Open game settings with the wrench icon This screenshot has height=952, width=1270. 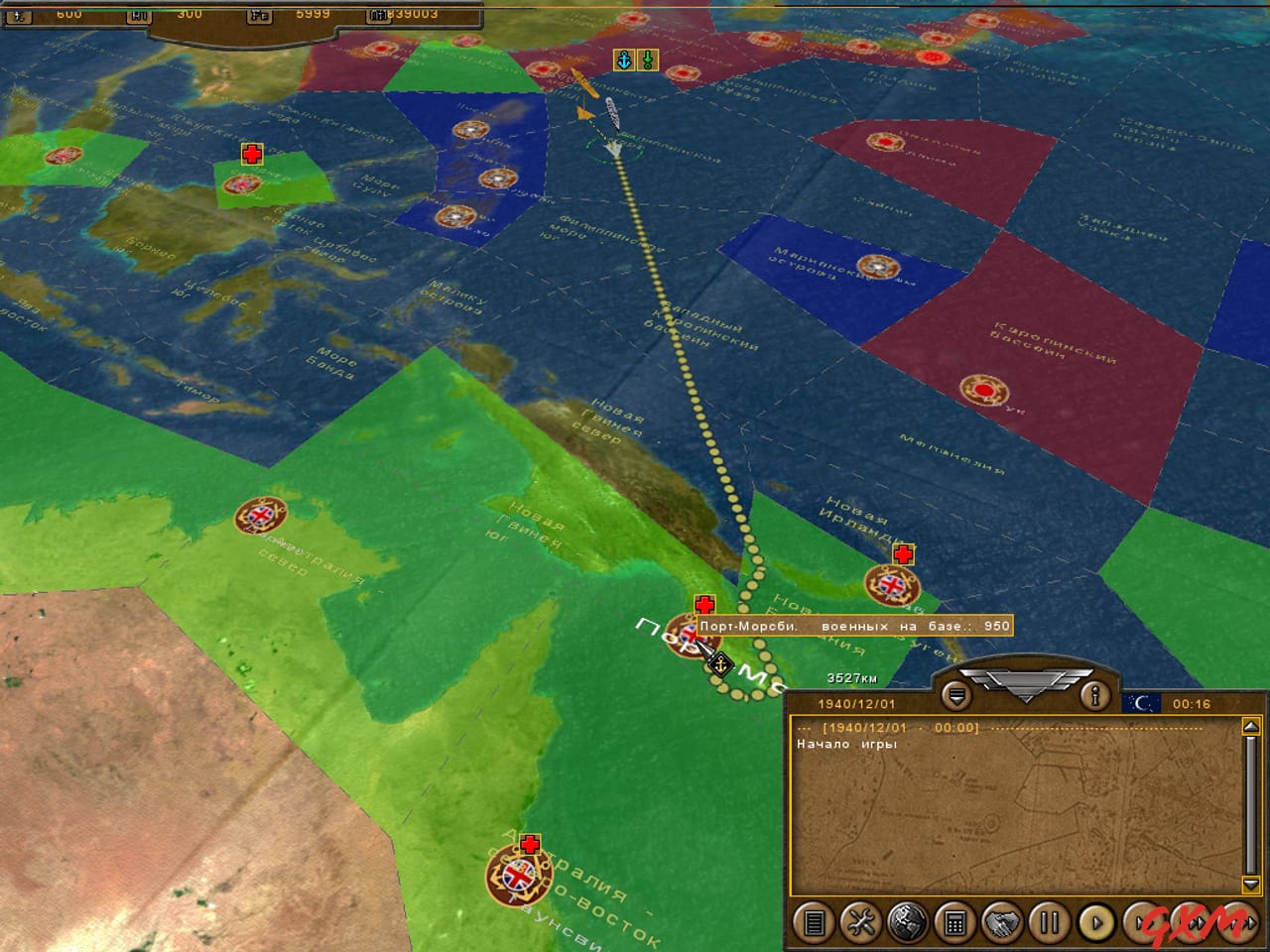point(861,924)
